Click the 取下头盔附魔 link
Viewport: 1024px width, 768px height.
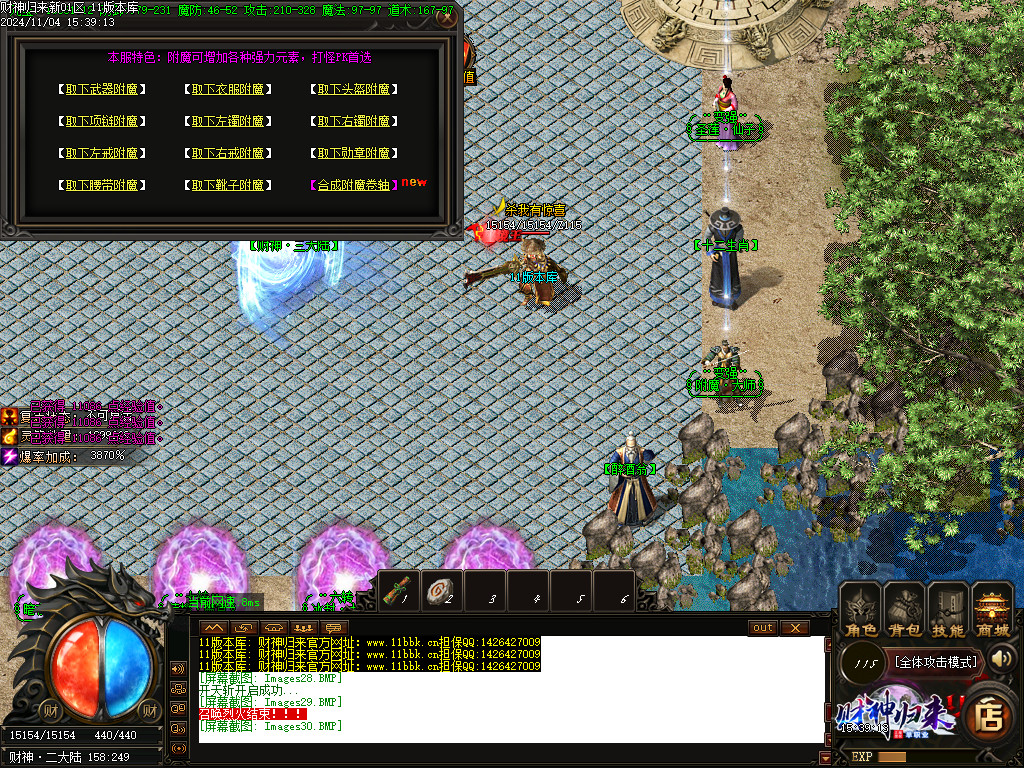coord(355,90)
